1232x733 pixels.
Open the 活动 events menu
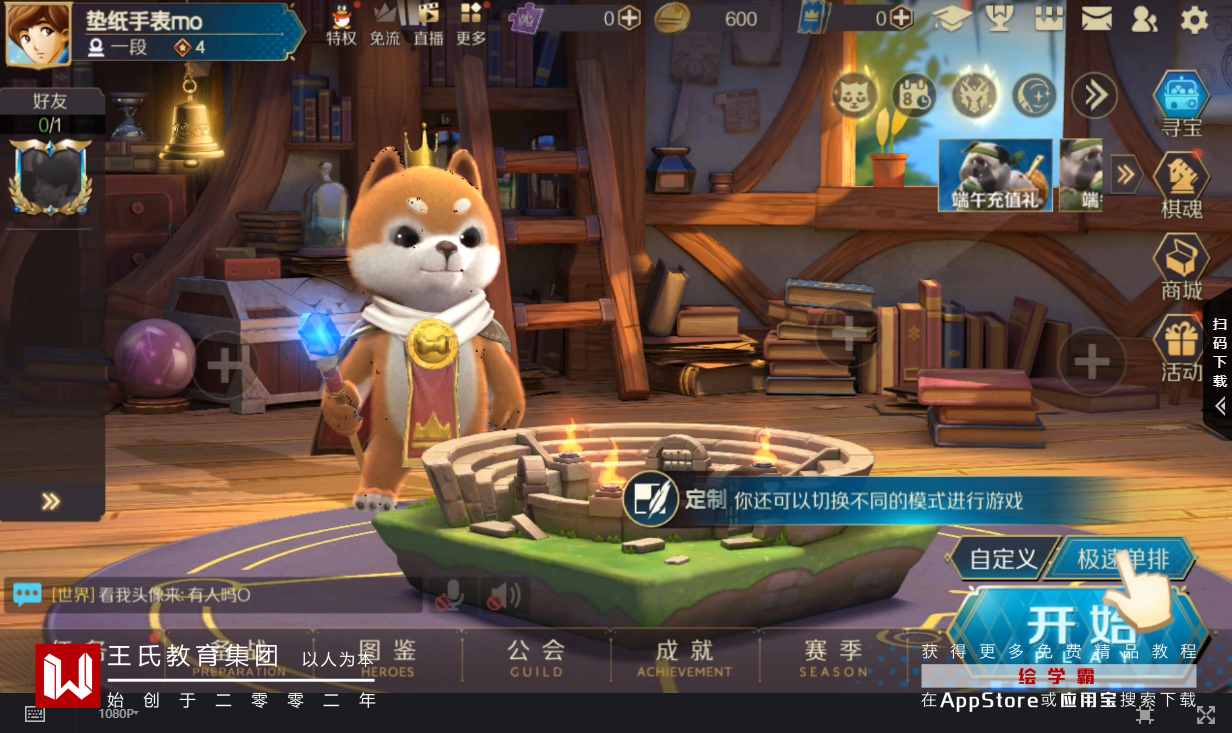pyautogui.click(x=1181, y=348)
